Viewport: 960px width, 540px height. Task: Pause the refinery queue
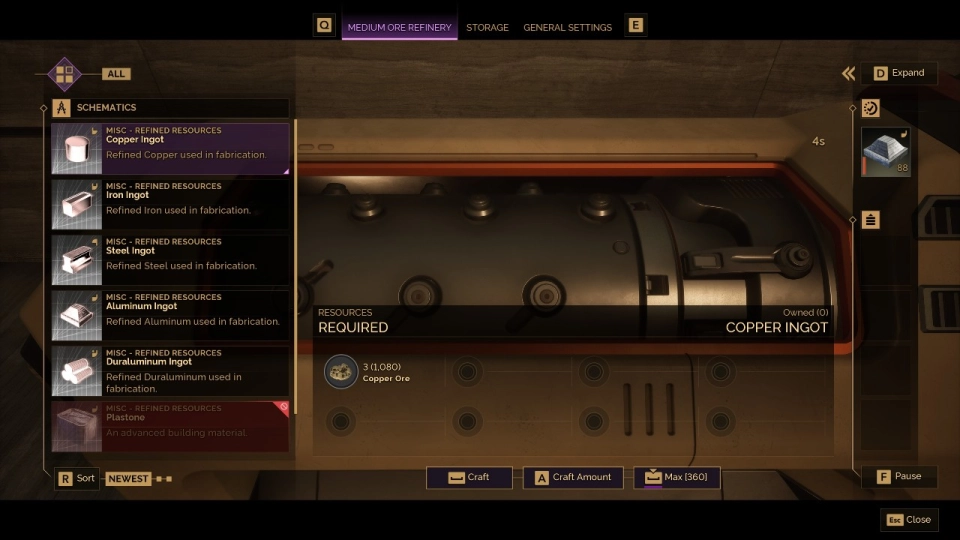pyautogui.click(x=899, y=476)
